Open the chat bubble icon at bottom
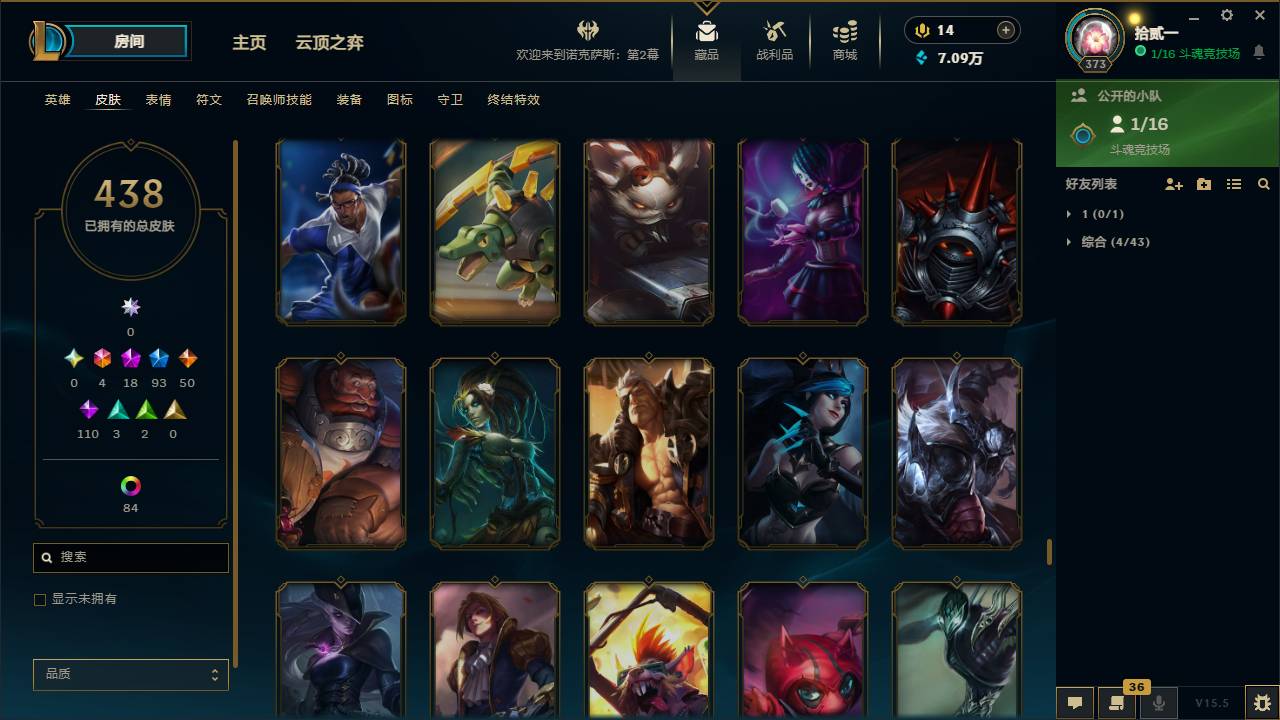1280x720 pixels. coord(1075,703)
